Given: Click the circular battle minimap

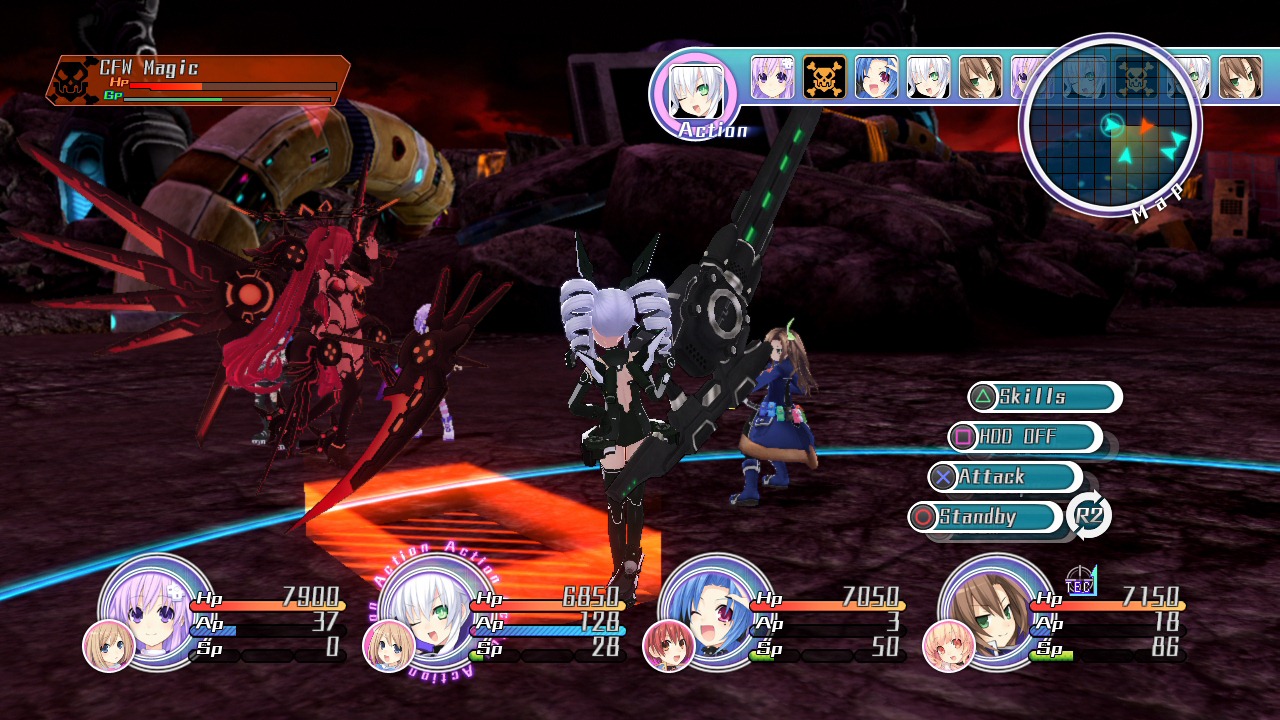Looking at the screenshot, I should (1110, 126).
